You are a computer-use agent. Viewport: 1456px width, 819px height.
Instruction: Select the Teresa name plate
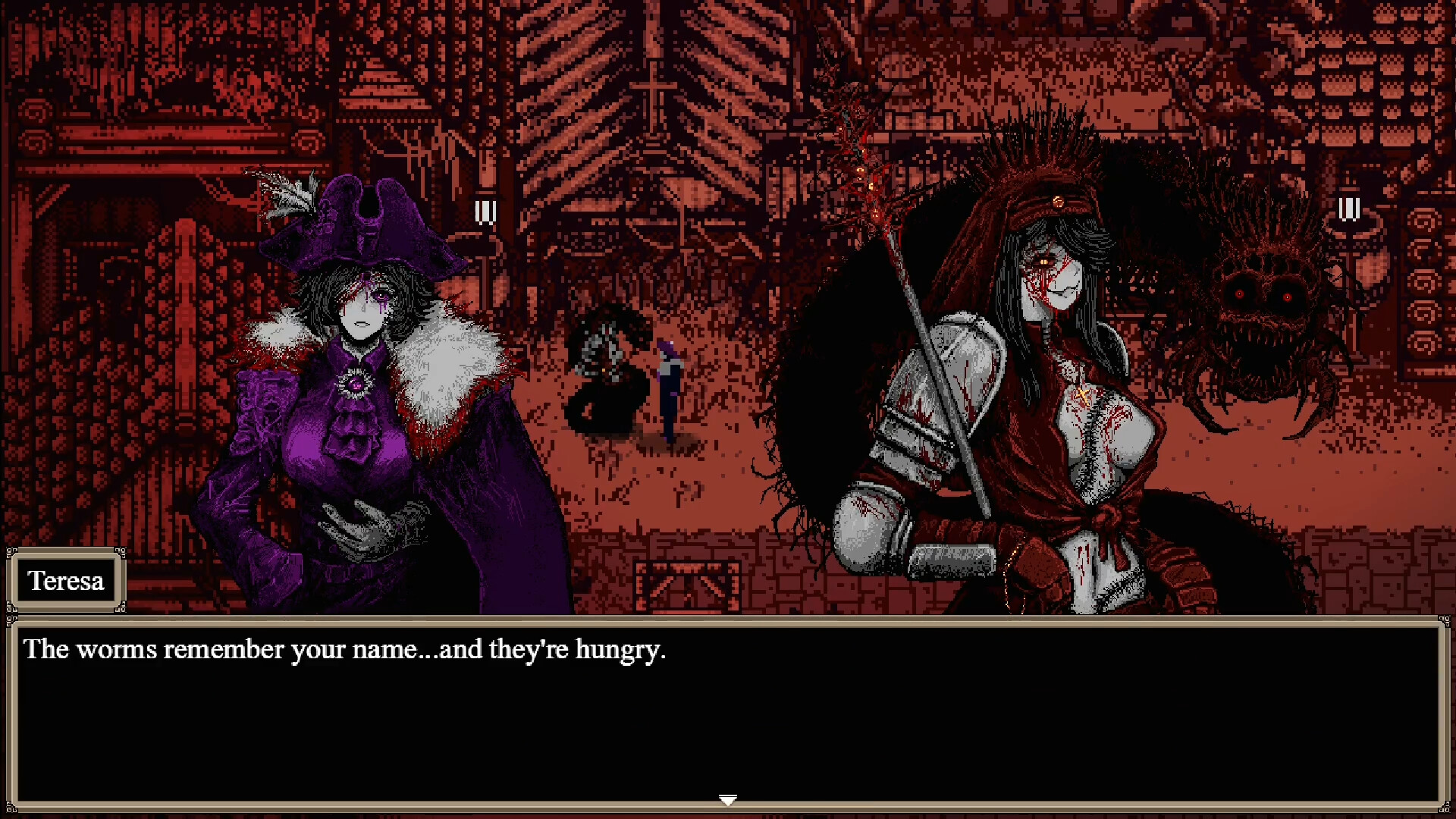pos(67,581)
